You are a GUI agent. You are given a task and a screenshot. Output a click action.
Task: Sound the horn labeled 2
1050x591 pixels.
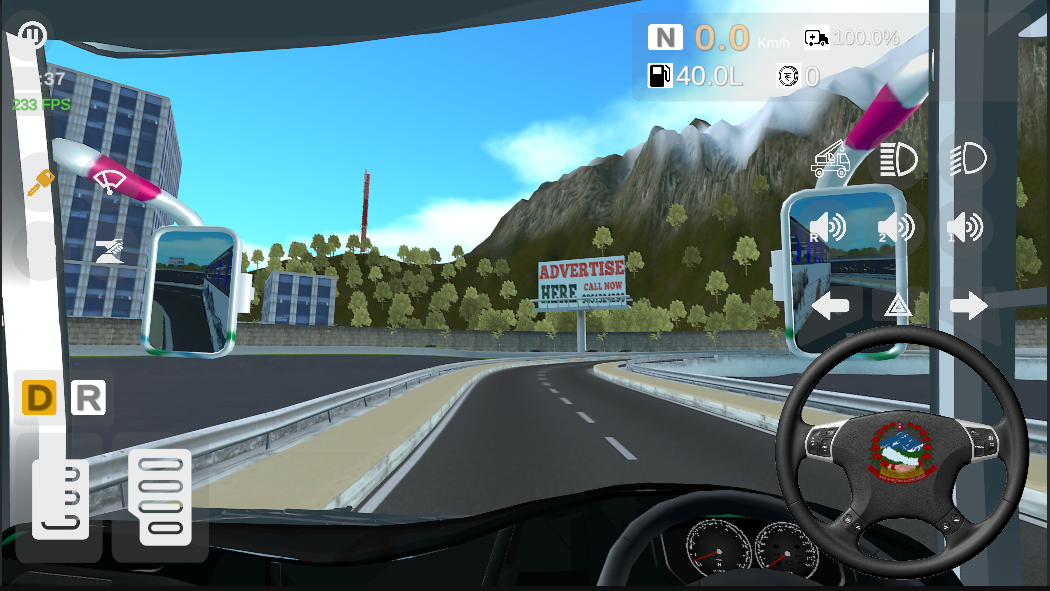(896, 228)
